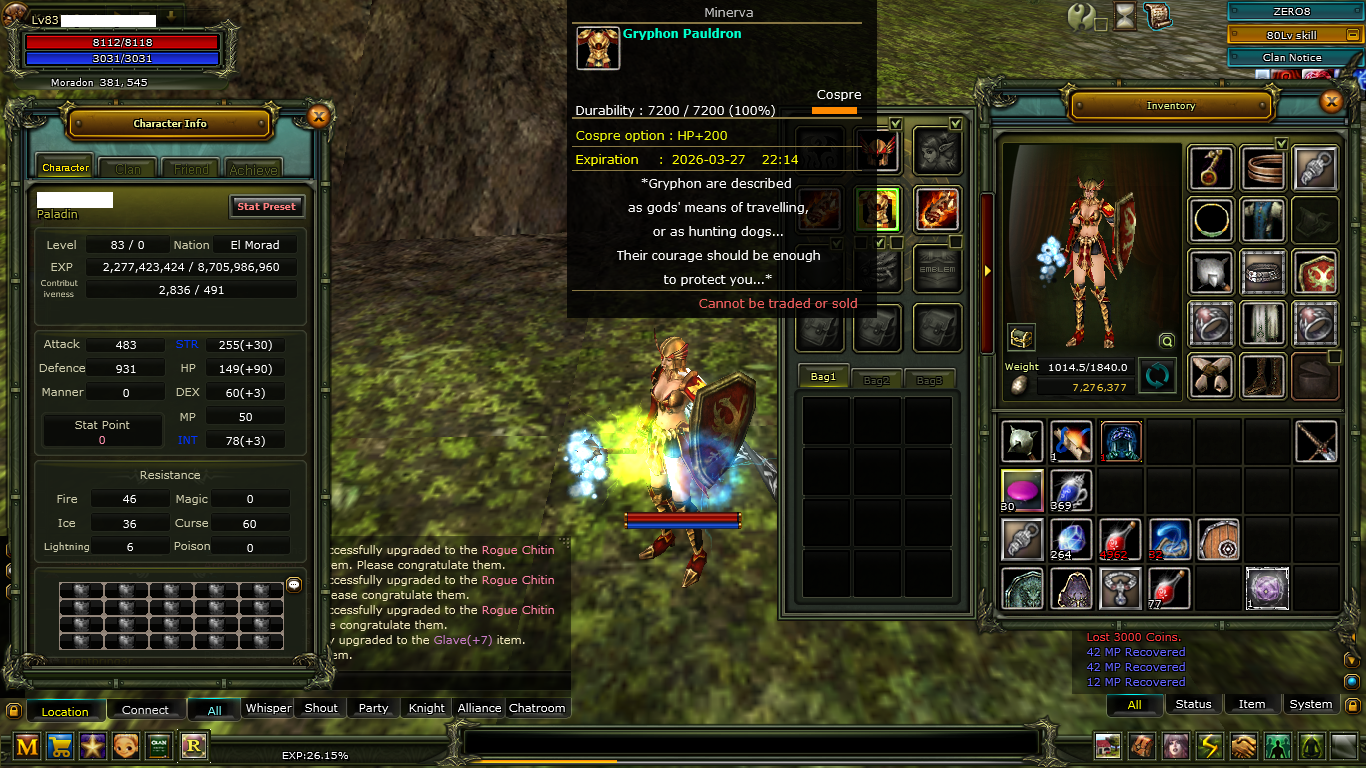Select the equipped red crest shield slot
The image size is (1366, 768).
coord(1315,272)
